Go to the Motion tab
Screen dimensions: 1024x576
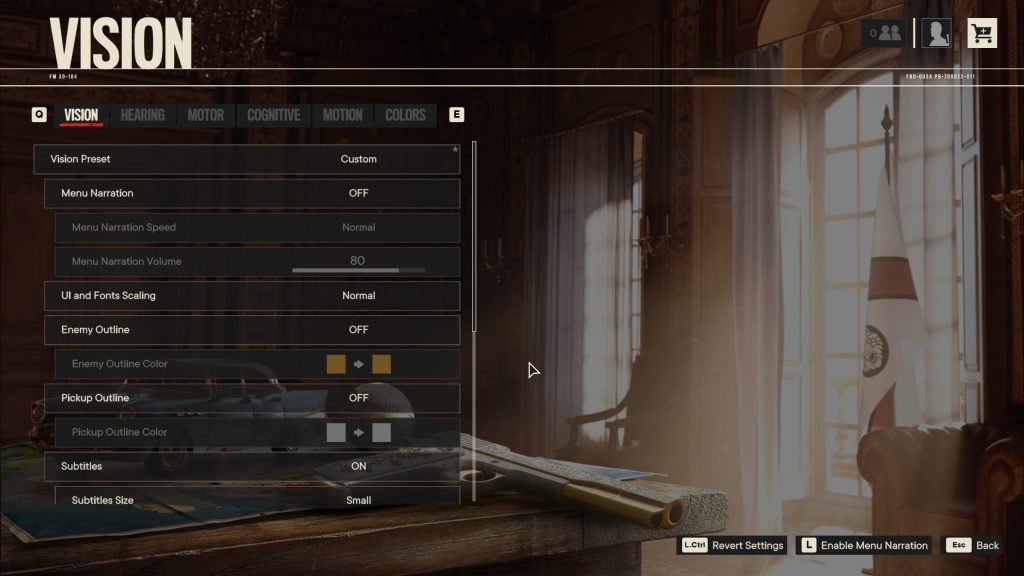(342, 115)
